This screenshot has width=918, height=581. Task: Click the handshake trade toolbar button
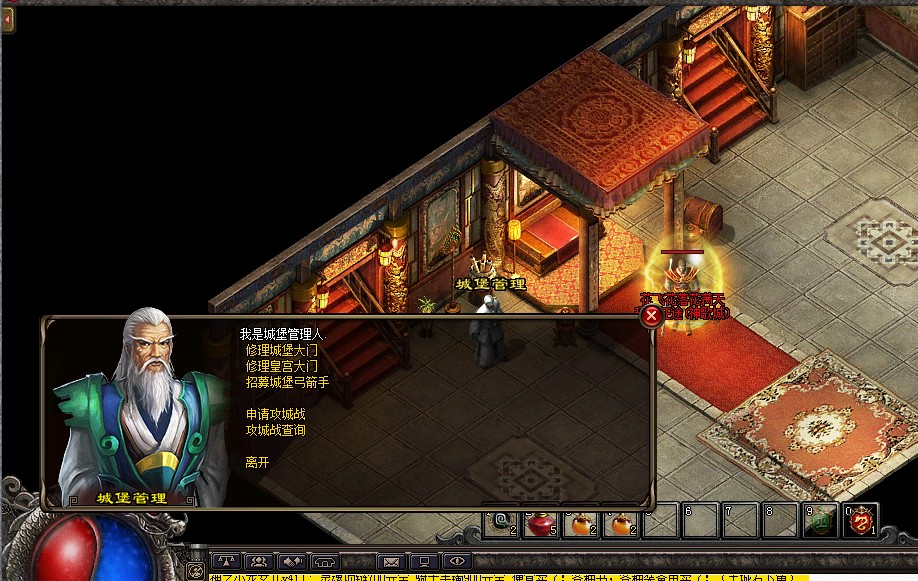point(292,562)
